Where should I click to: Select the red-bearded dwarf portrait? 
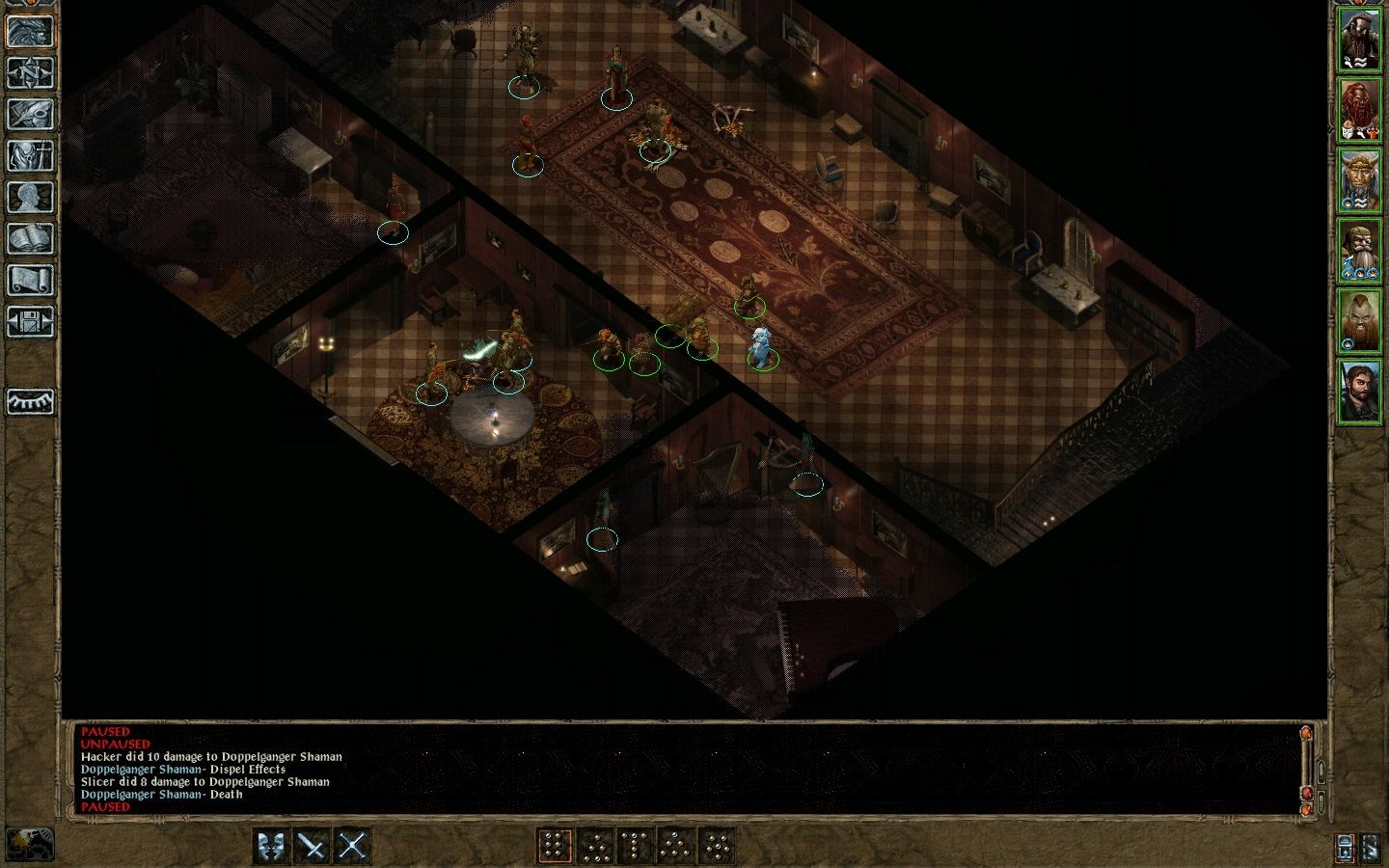pos(1359,111)
